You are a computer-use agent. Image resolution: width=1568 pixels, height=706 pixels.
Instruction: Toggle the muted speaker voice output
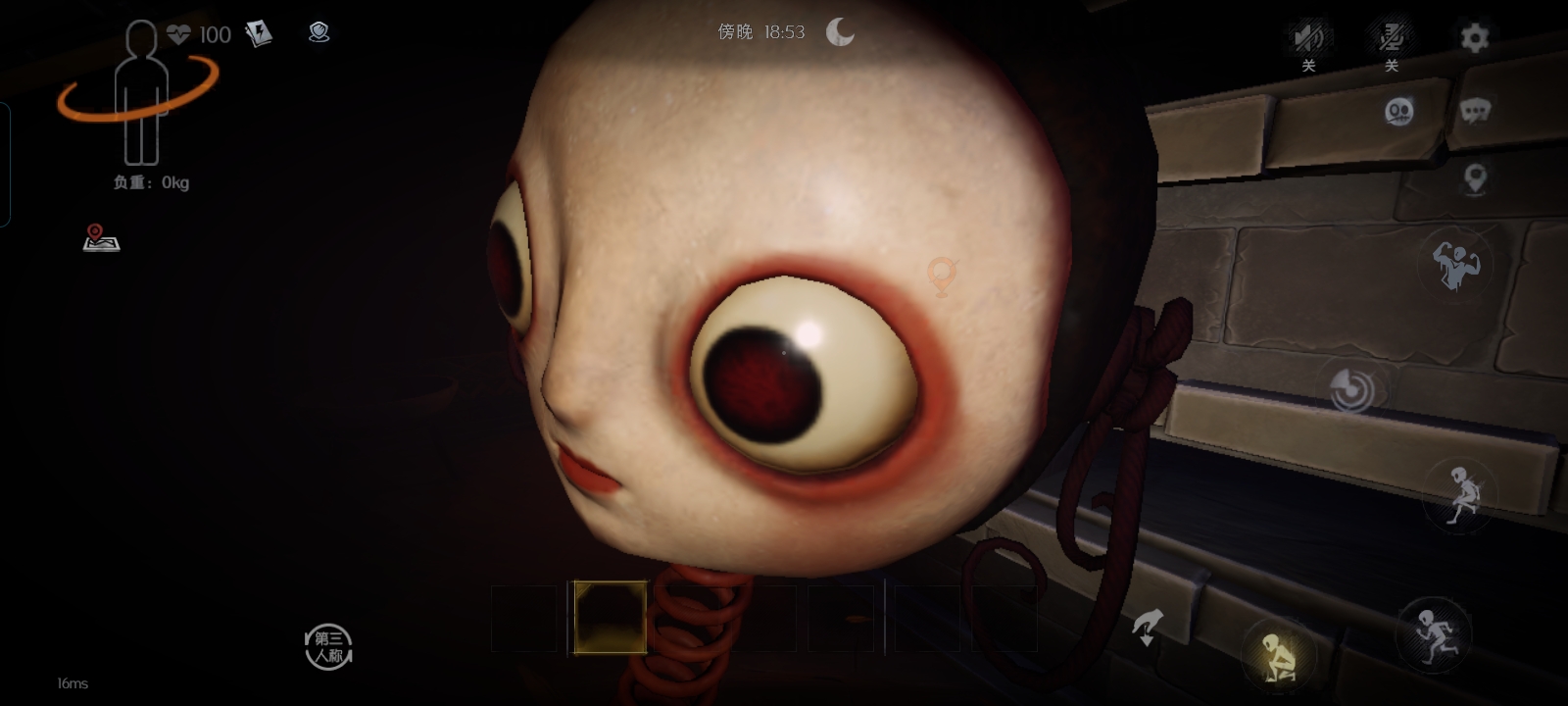coord(1308,39)
